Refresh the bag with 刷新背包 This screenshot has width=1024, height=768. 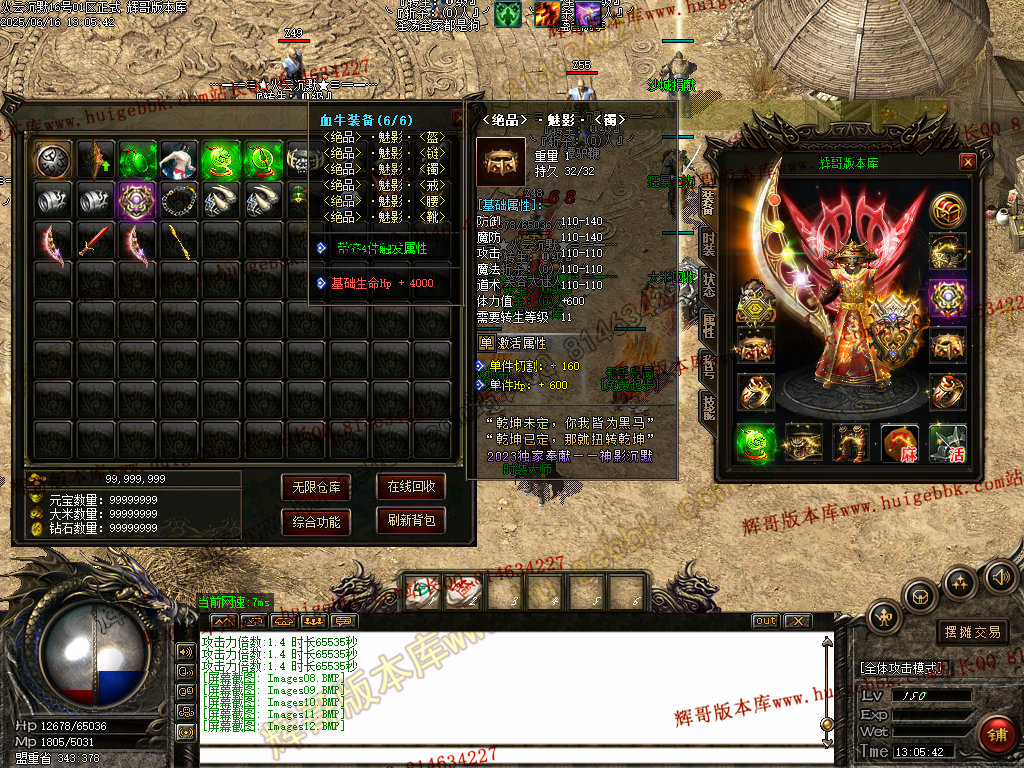click(410, 521)
